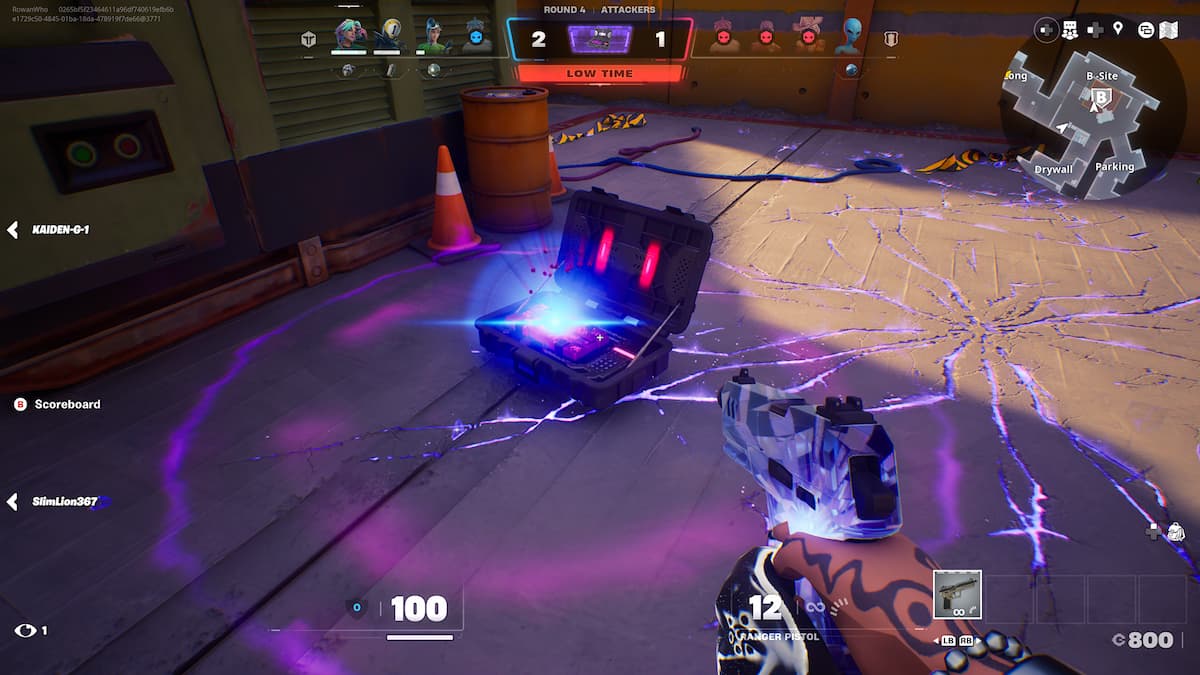Click the backpack inventory icon
Screen dimensions: 1200x675
[1175, 531]
